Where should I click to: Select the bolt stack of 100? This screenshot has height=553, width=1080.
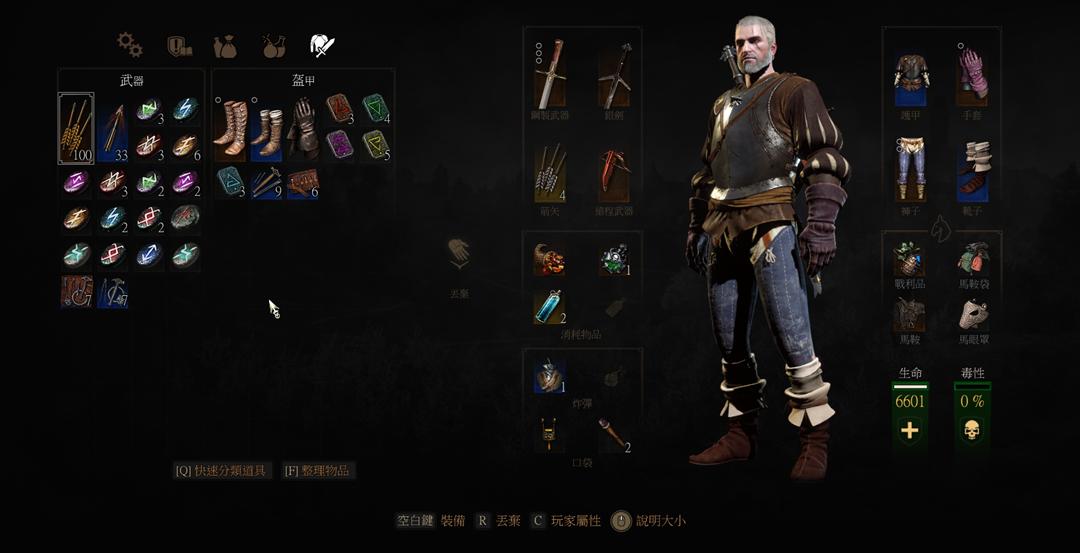pos(76,128)
